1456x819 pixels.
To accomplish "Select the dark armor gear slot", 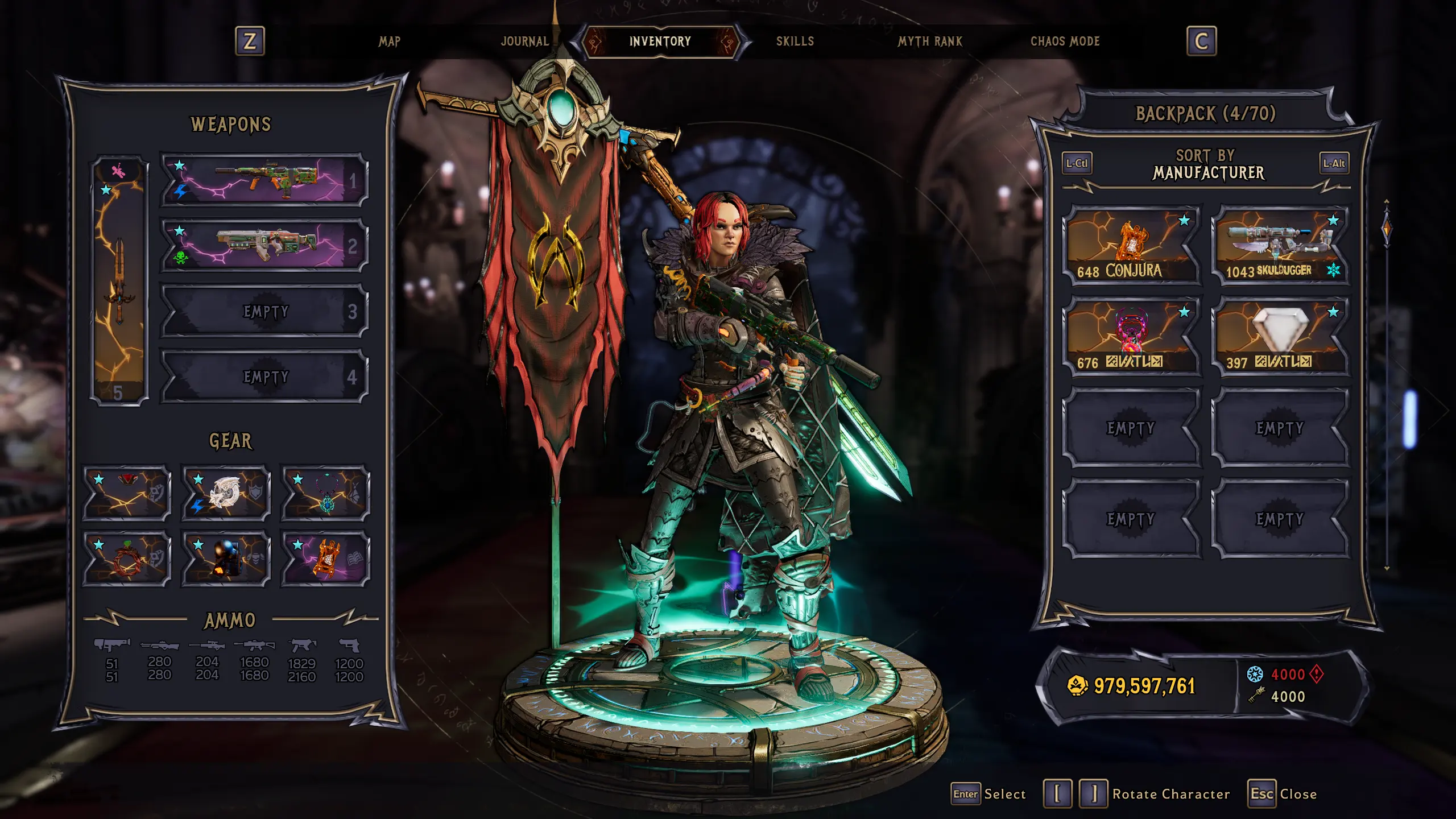I will [x=226, y=559].
